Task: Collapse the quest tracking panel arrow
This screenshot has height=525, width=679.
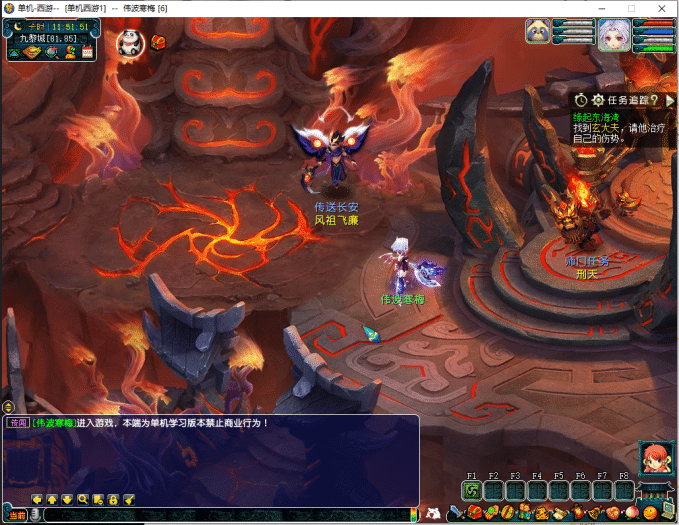Action: pos(669,100)
